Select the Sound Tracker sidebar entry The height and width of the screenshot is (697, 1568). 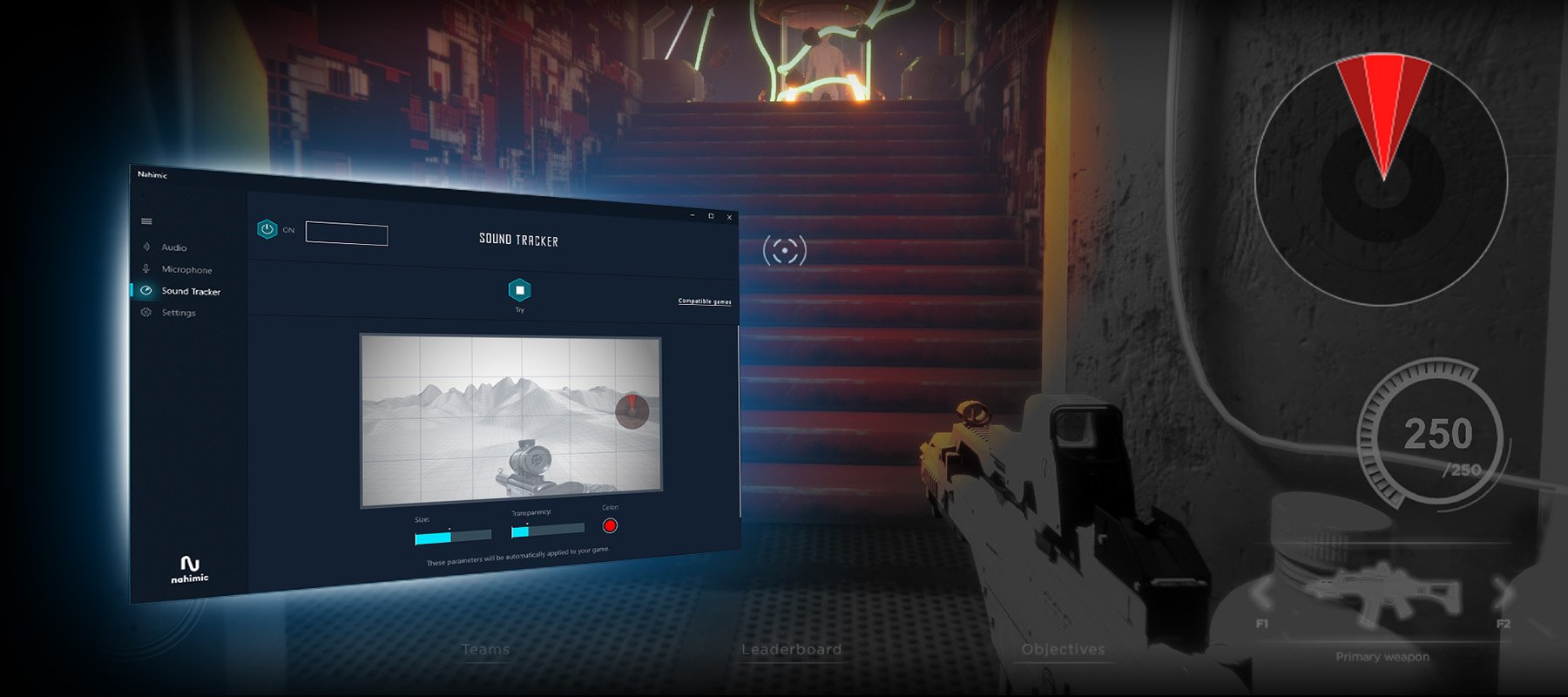pyautogui.click(x=190, y=291)
